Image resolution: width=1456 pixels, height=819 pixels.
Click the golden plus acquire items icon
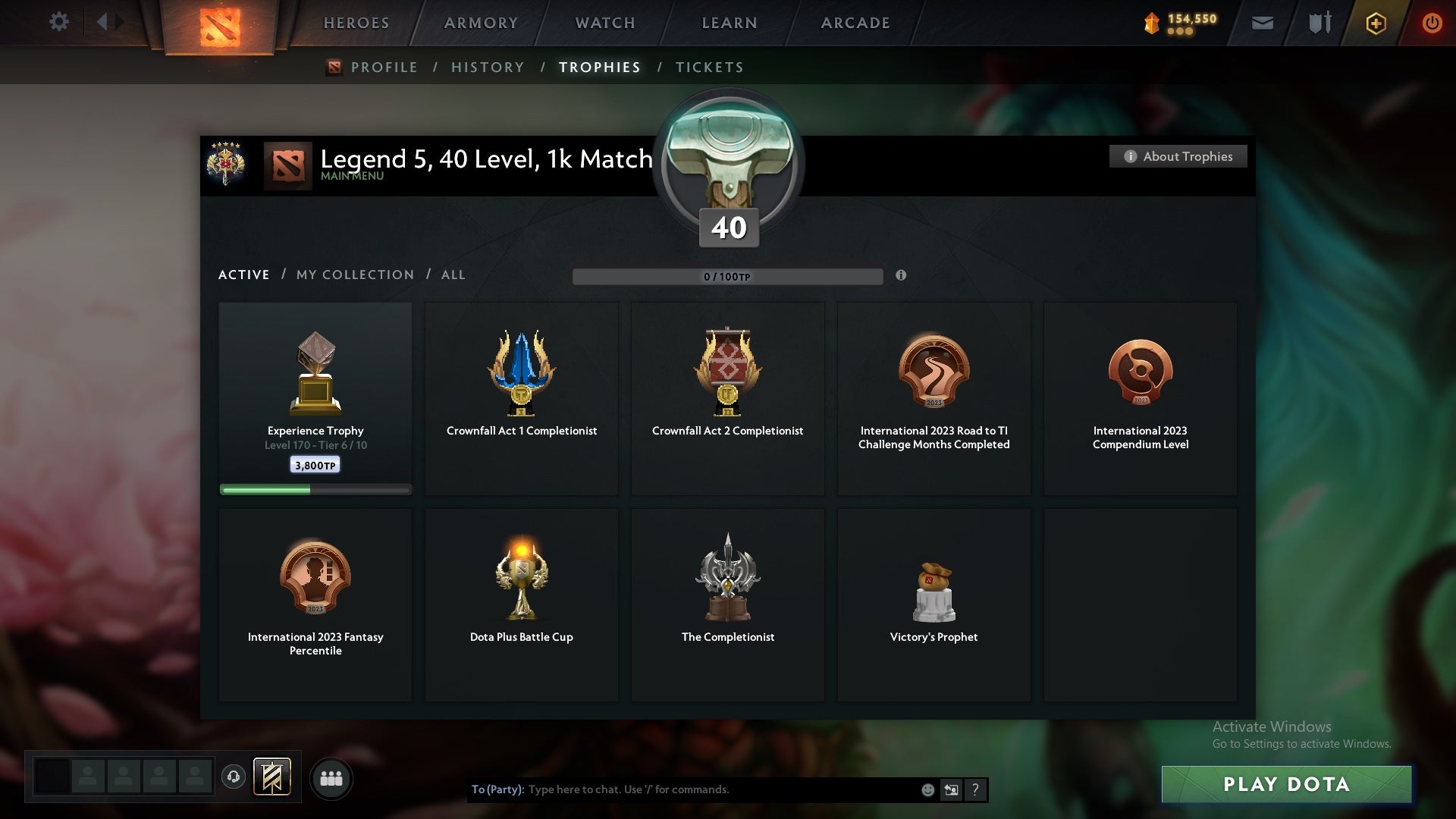1376,23
